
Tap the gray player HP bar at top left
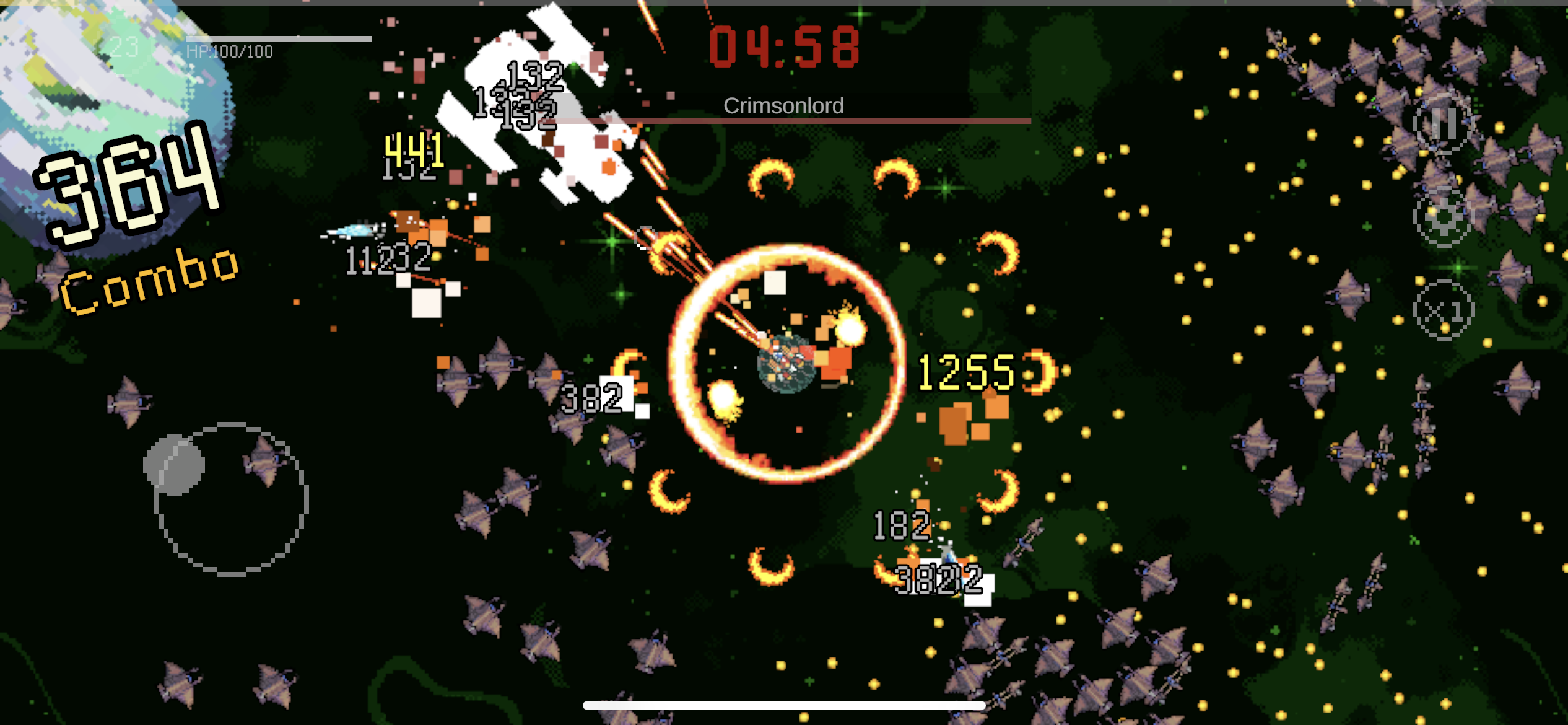pos(279,37)
